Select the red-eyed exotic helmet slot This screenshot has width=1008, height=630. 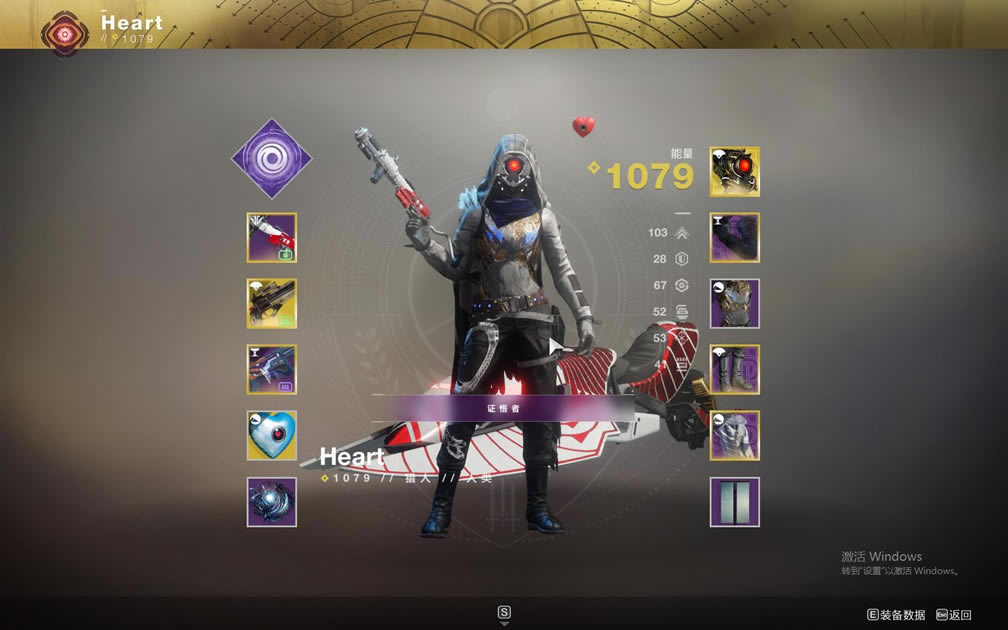(735, 172)
